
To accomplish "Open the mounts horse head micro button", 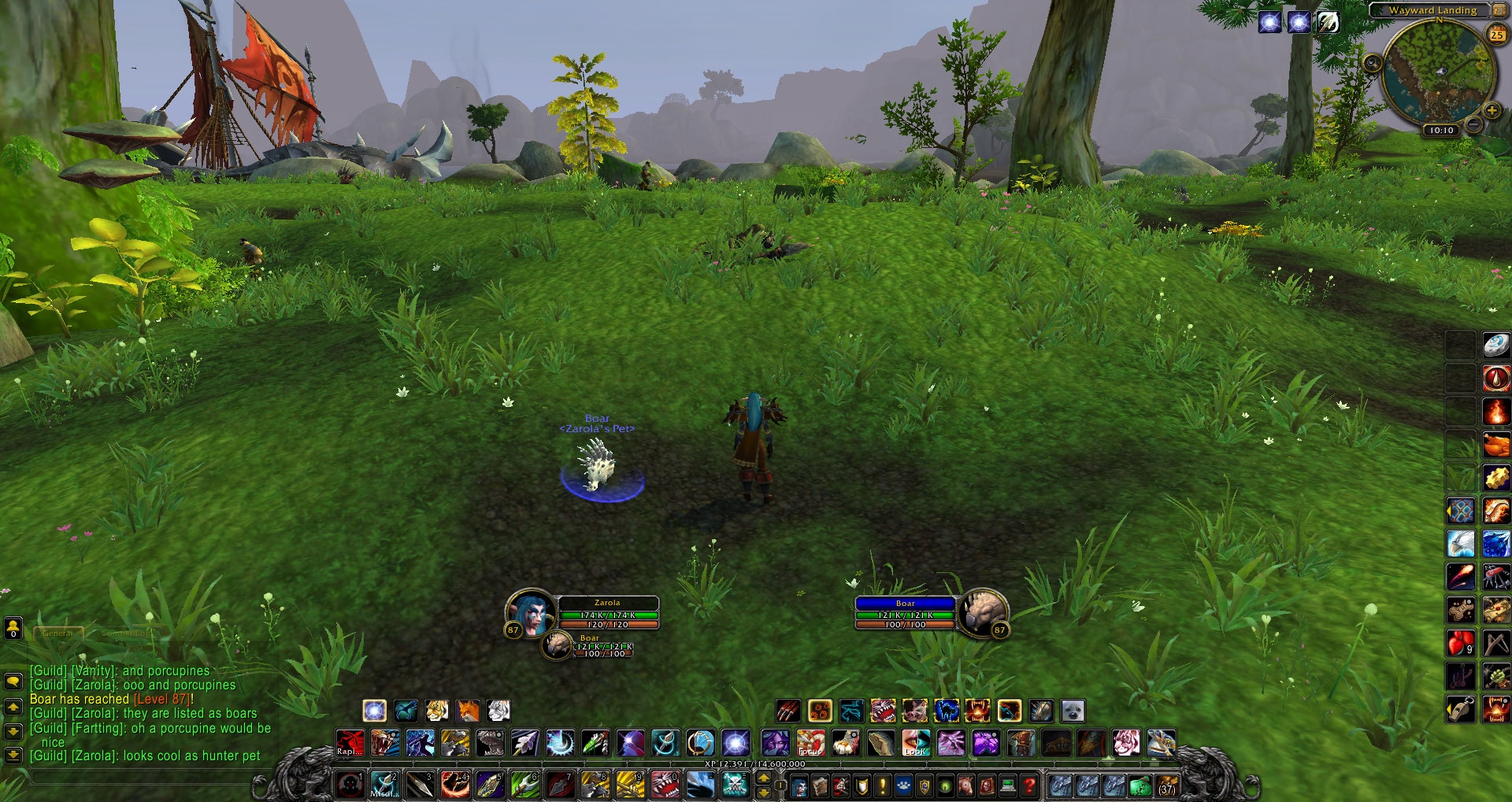I will pos(965,785).
